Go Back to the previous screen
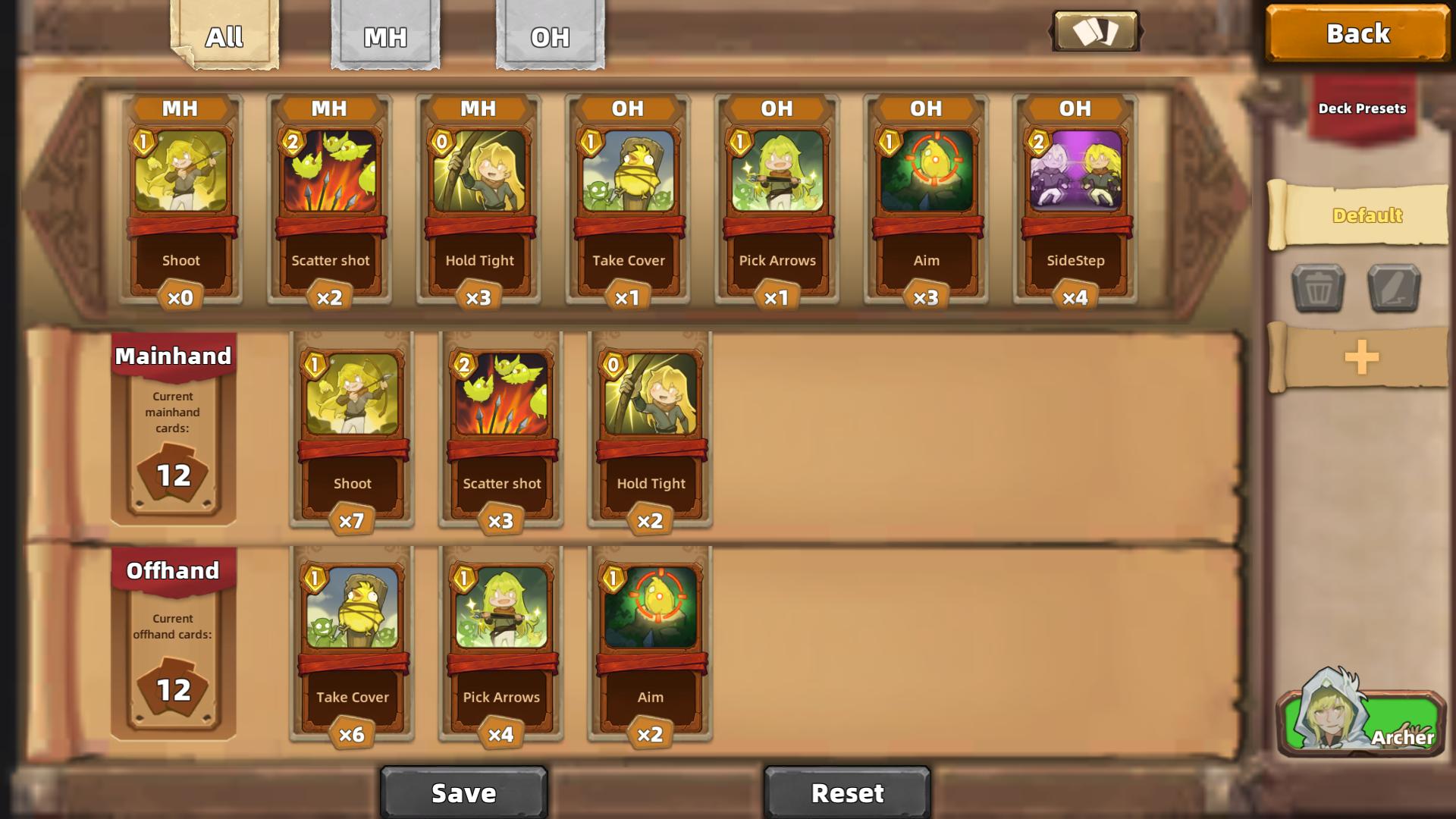The image size is (1456, 819). pos(1357,33)
